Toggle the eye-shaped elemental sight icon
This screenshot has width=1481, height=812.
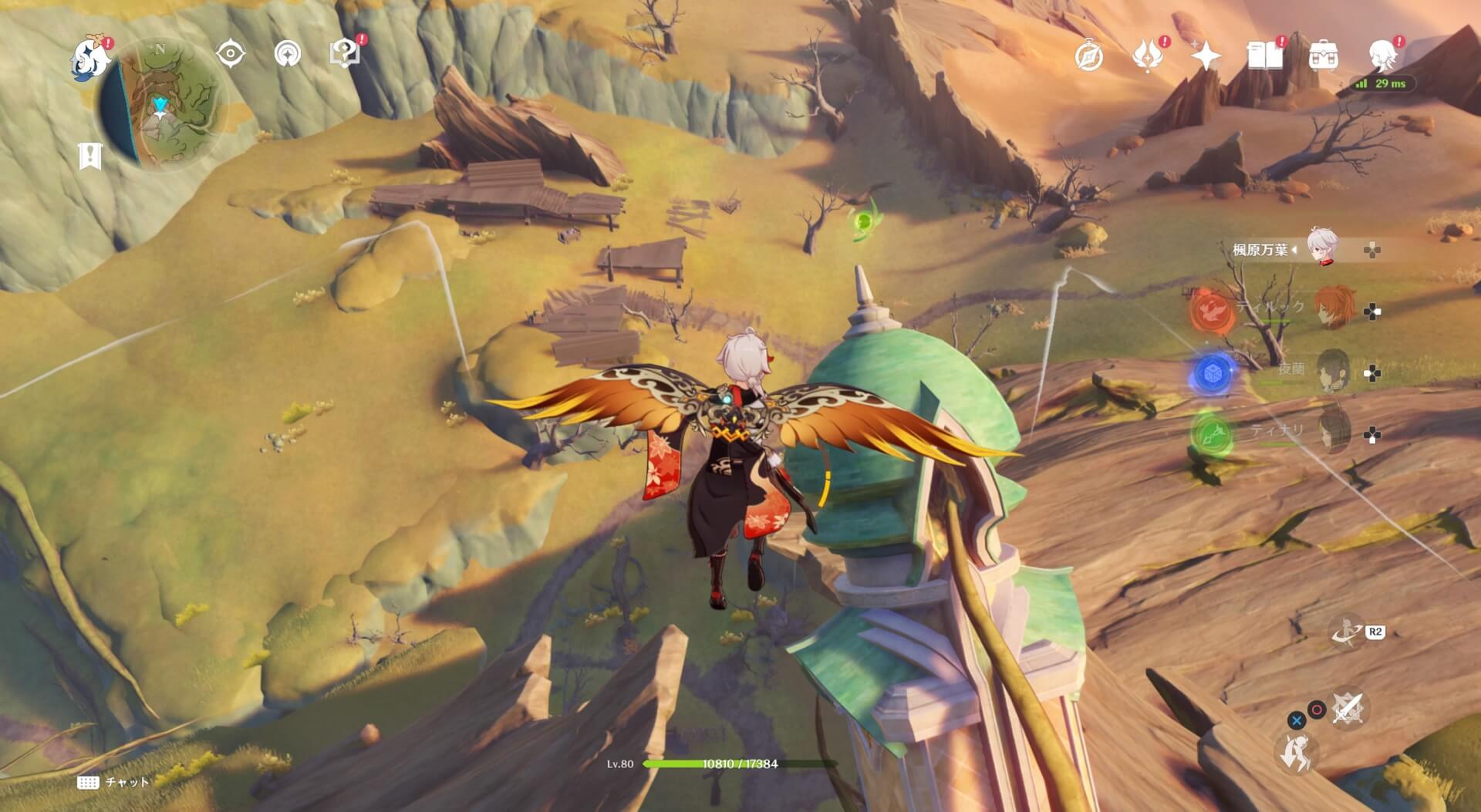[231, 54]
